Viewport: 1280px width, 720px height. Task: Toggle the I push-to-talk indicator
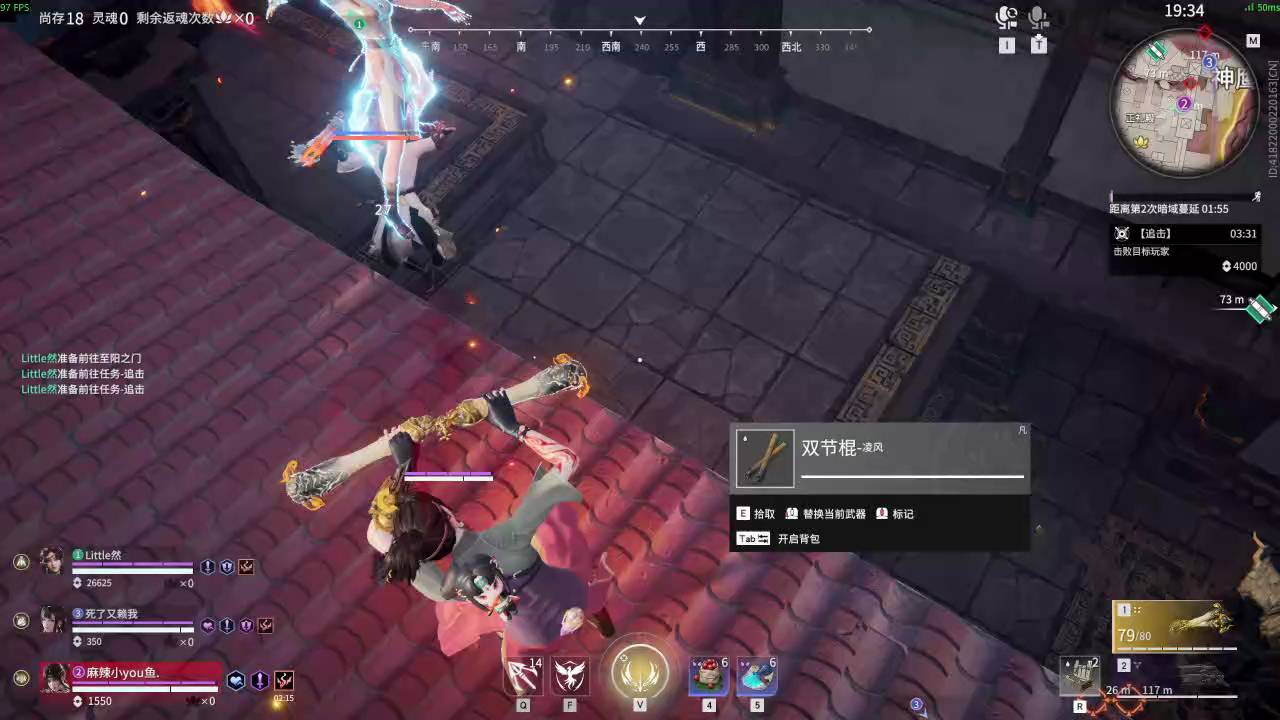1007,45
